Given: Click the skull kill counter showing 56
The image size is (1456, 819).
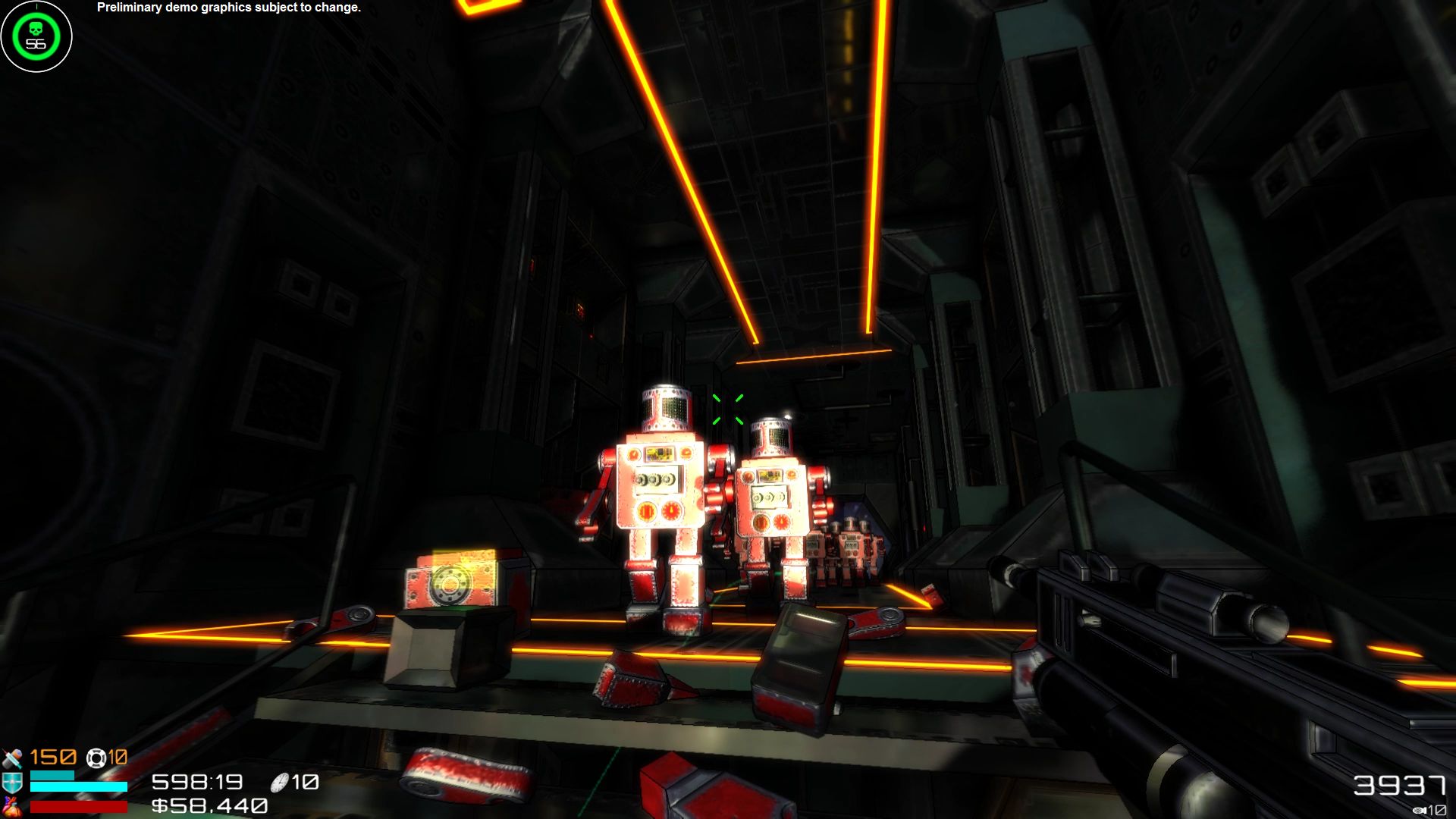Looking at the screenshot, I should [35, 35].
